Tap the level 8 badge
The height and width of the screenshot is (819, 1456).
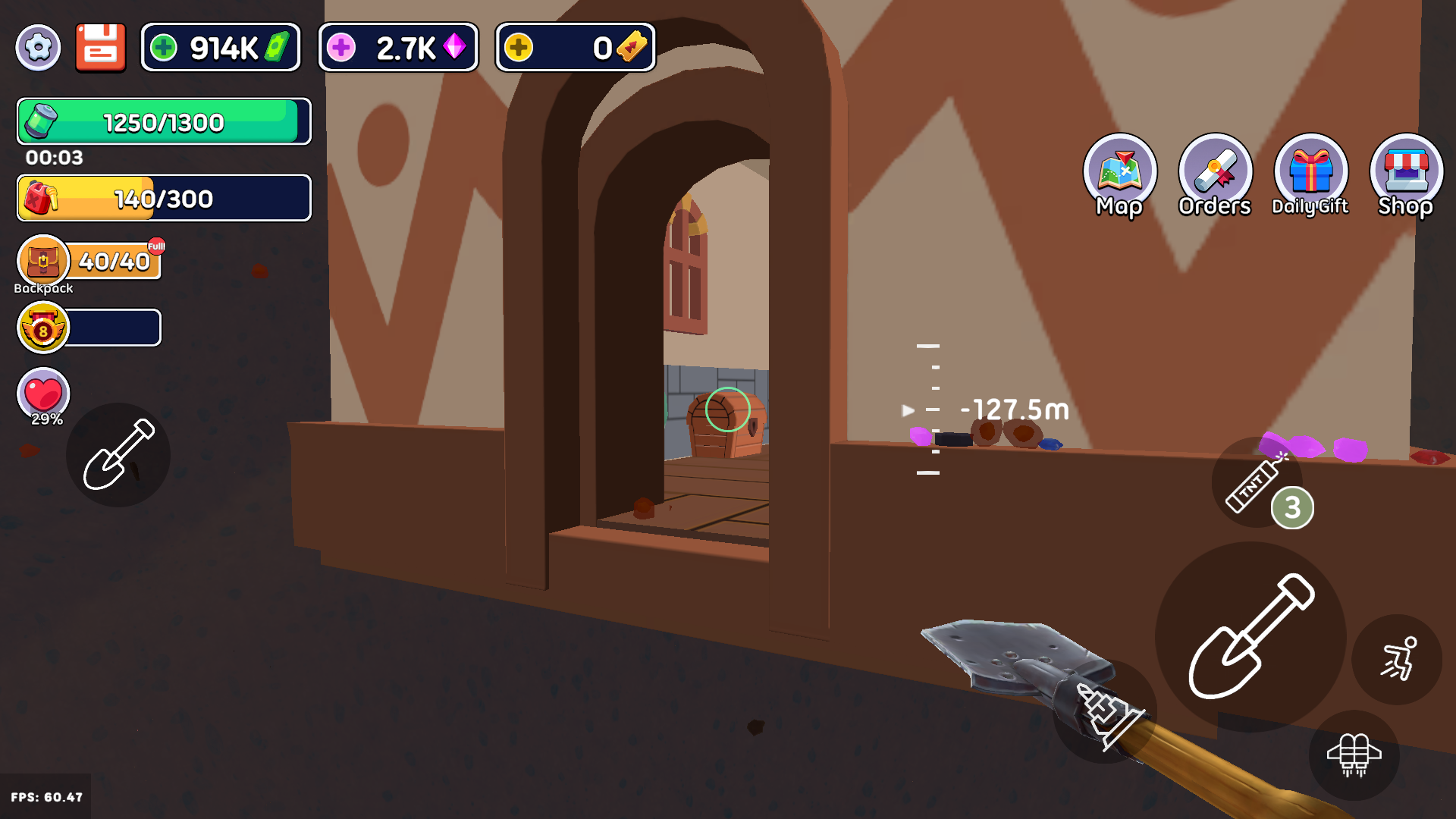43,328
